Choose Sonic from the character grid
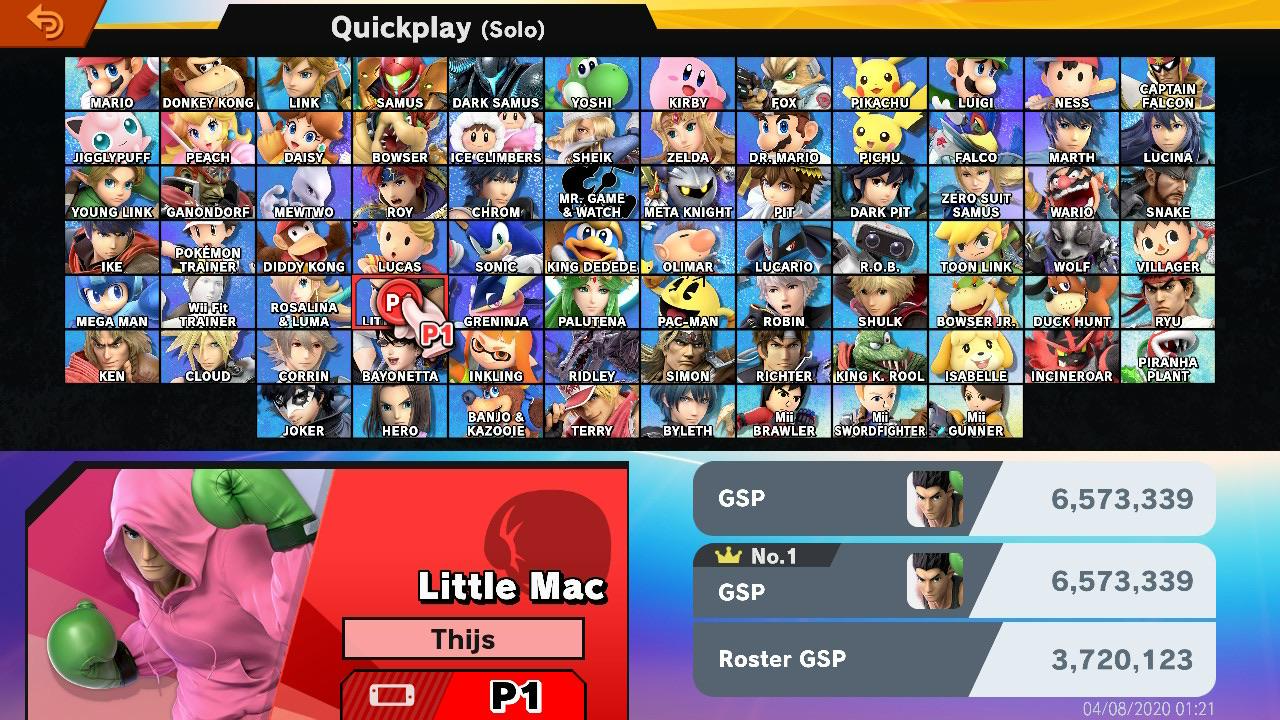 (496, 248)
